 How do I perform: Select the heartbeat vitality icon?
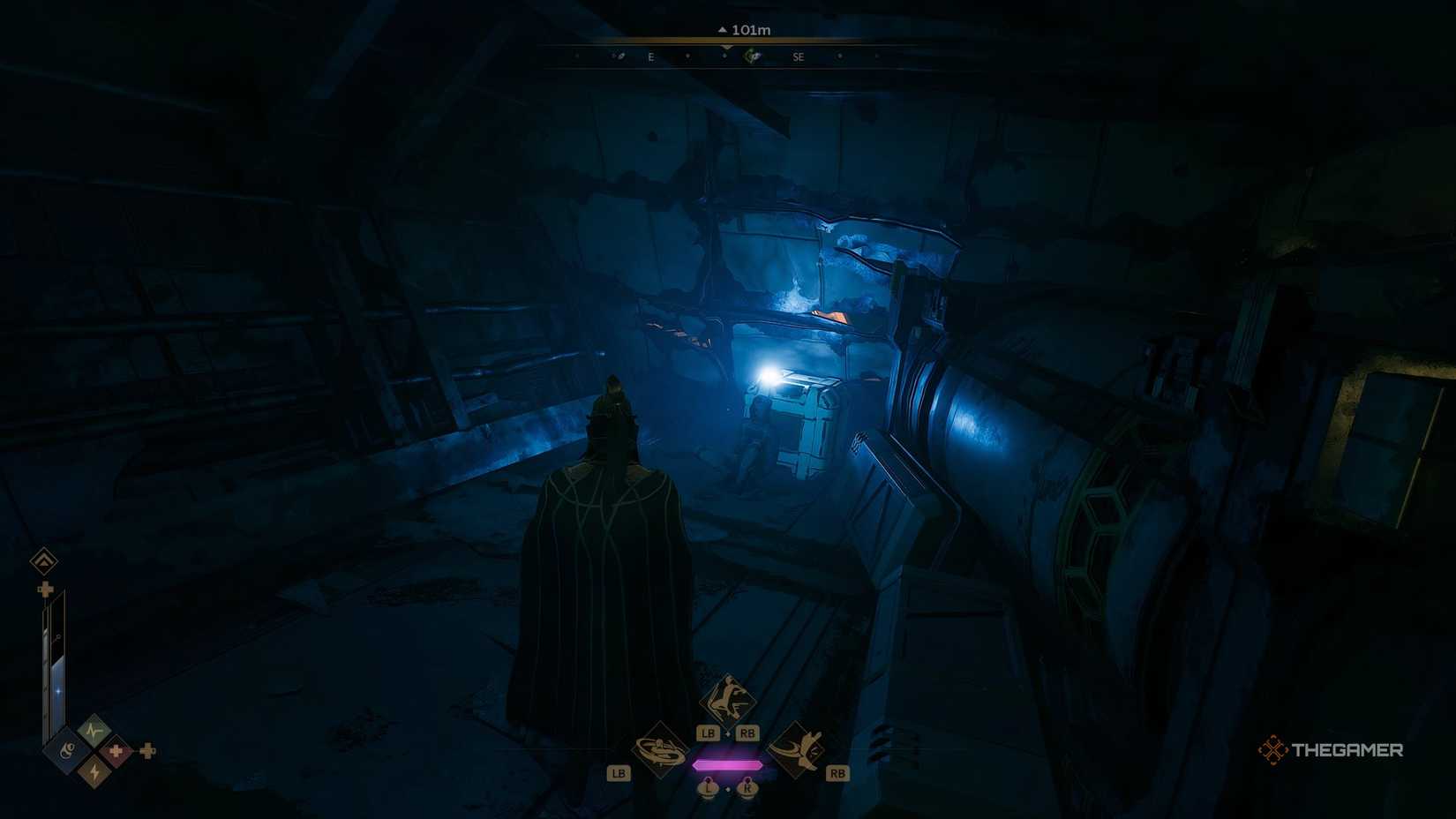pos(94,729)
